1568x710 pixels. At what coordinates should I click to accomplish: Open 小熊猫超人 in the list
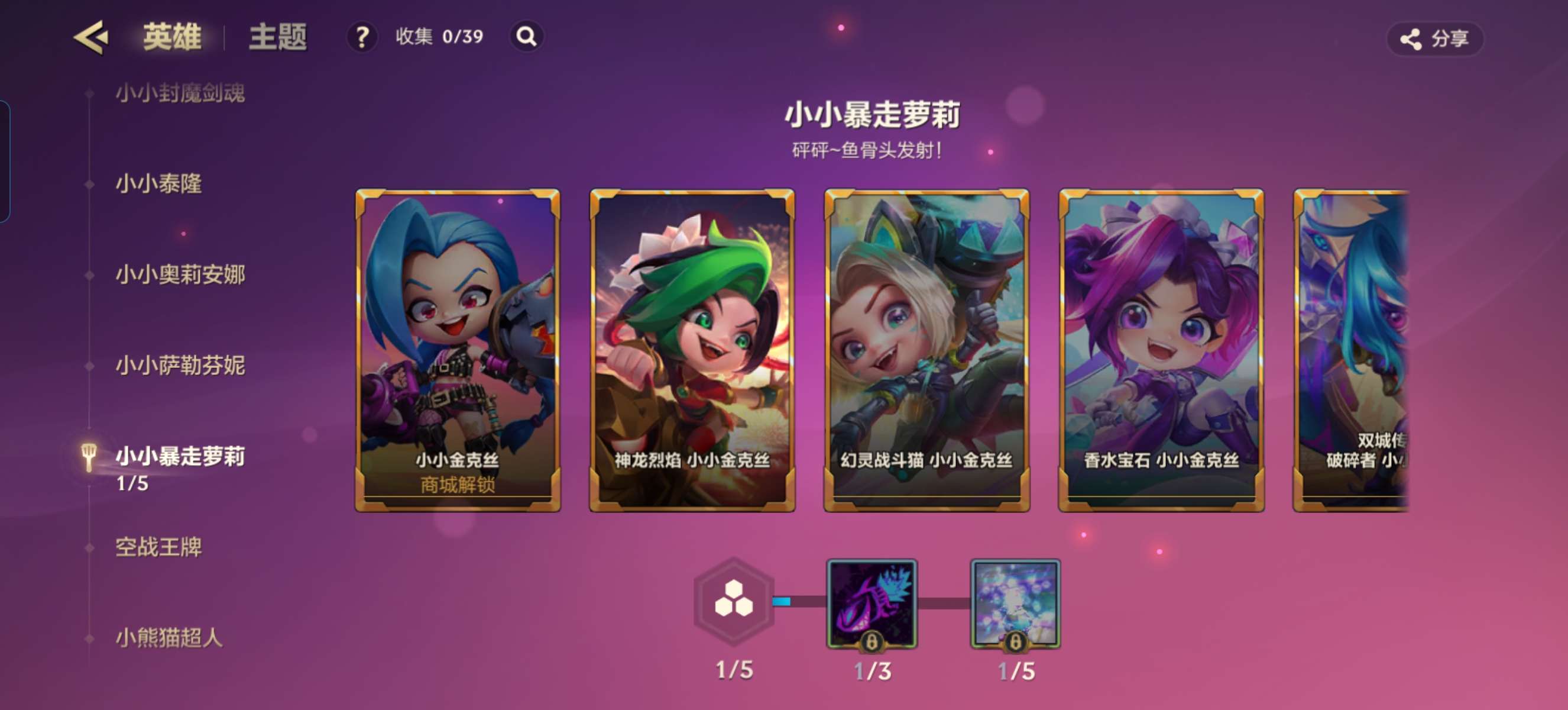(x=169, y=638)
